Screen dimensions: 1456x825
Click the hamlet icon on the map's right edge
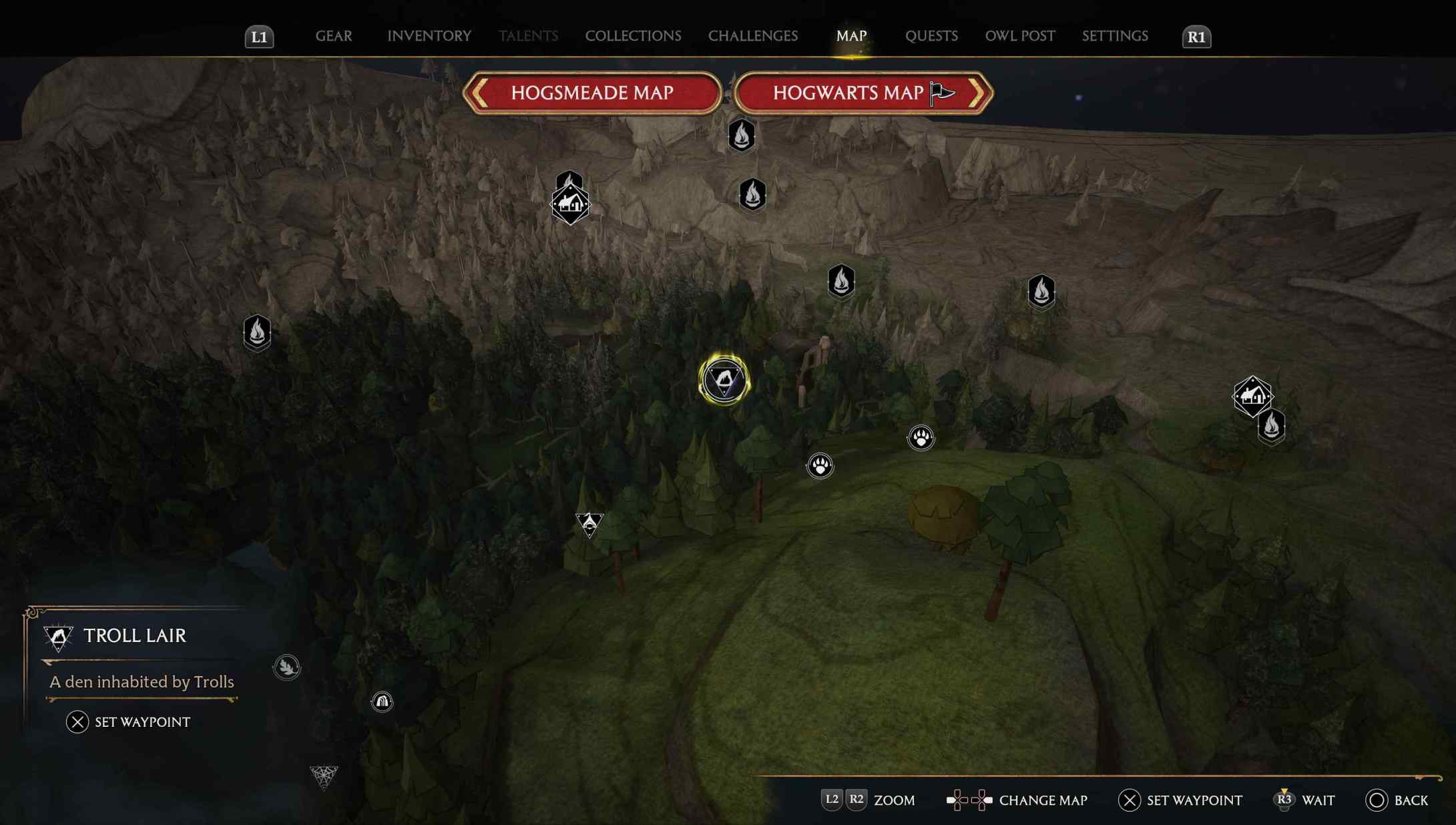1252,395
